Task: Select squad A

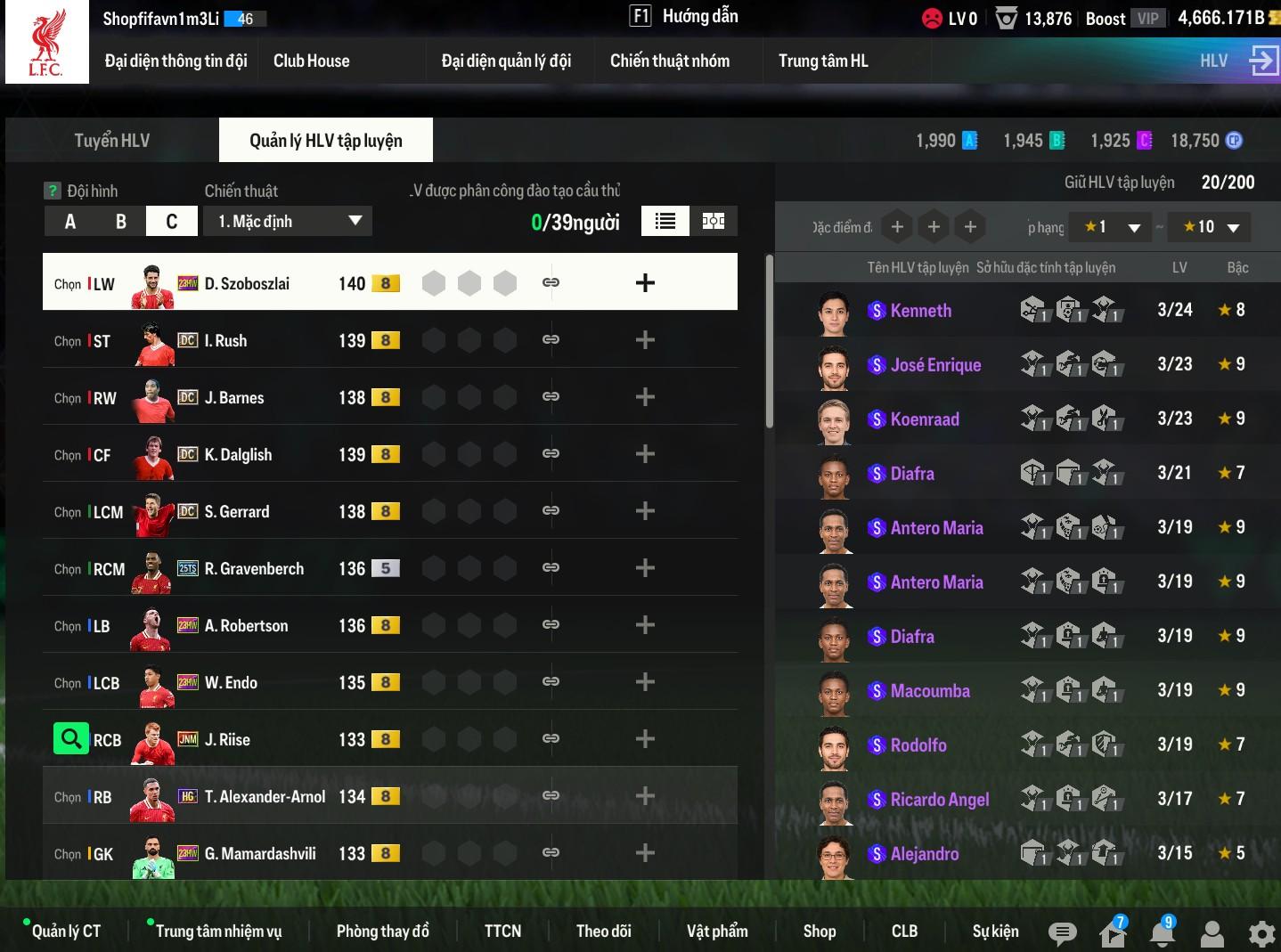Action: (69, 222)
